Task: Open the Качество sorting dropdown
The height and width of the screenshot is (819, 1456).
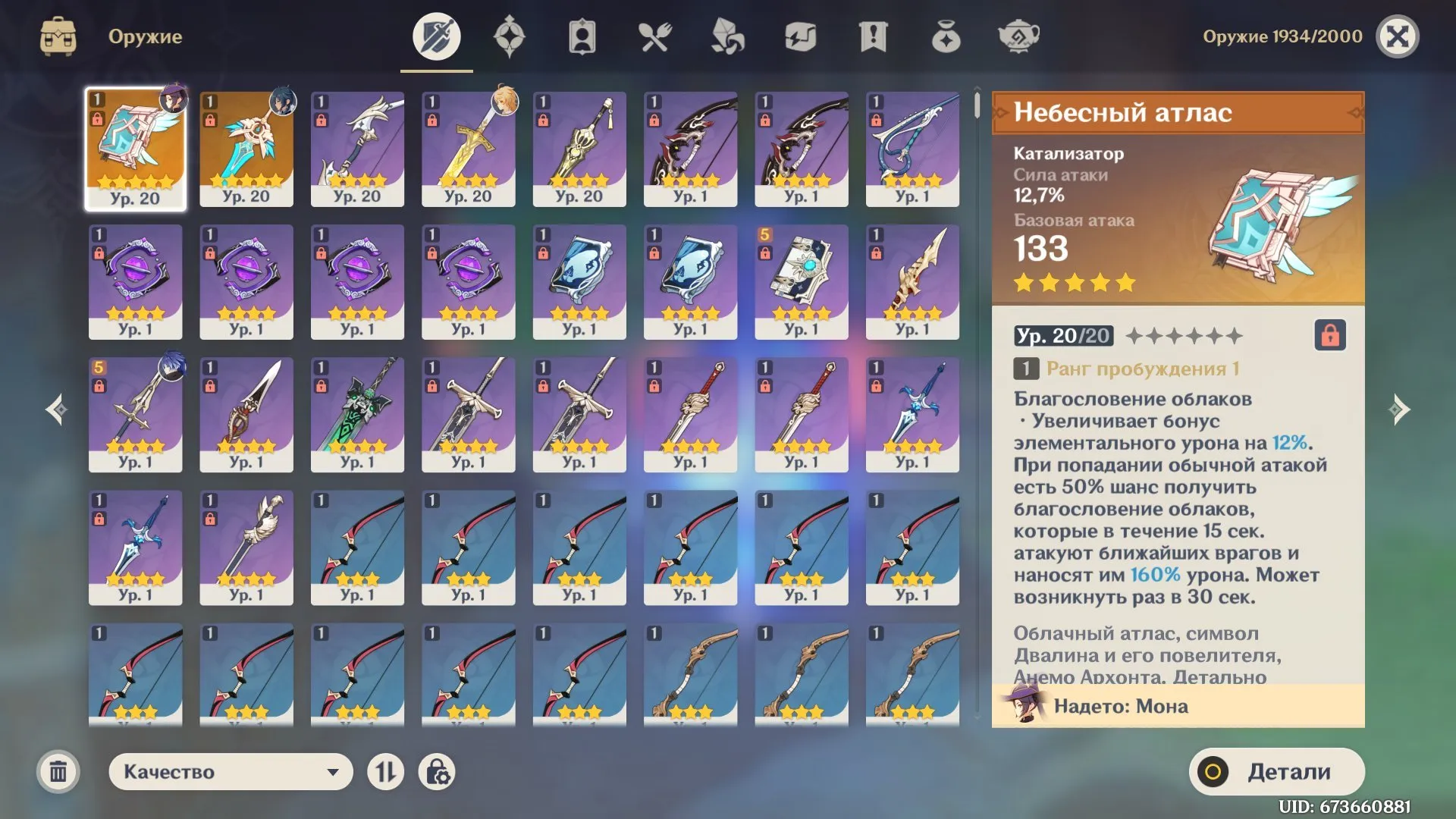Action: 230,771
